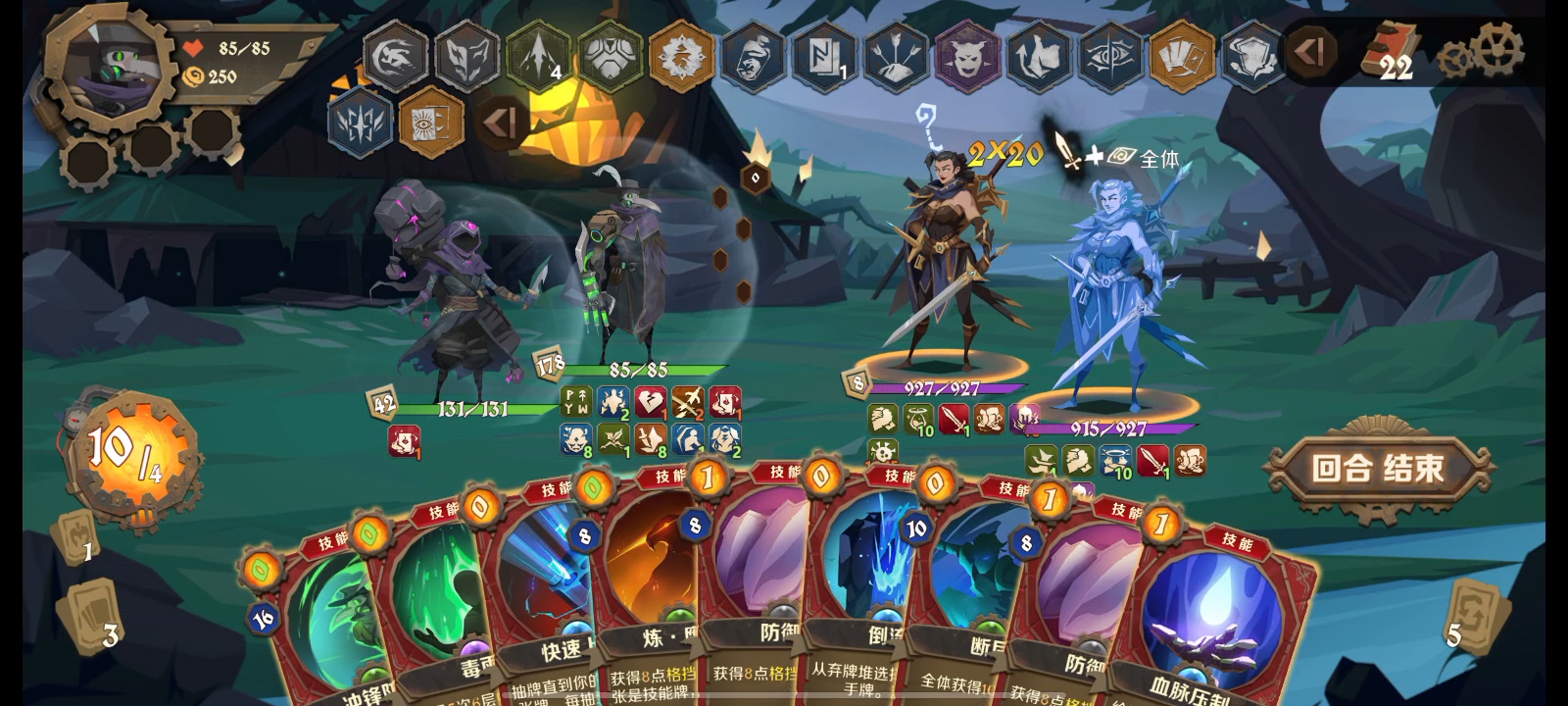Inspect the purple demon mask relic
Screen dimensions: 1568x706
(x=968, y=57)
